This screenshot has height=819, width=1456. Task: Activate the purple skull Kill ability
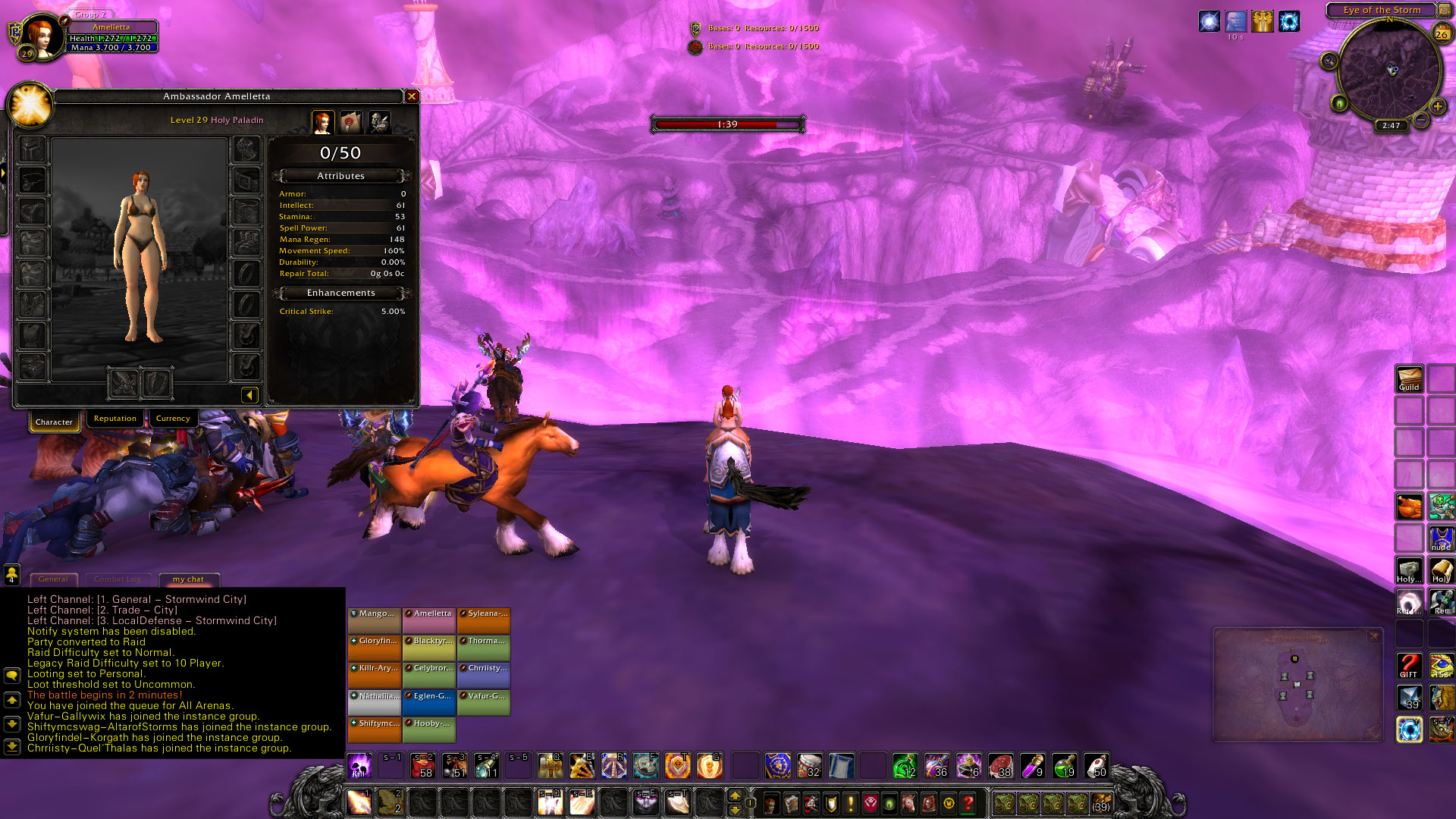359,766
